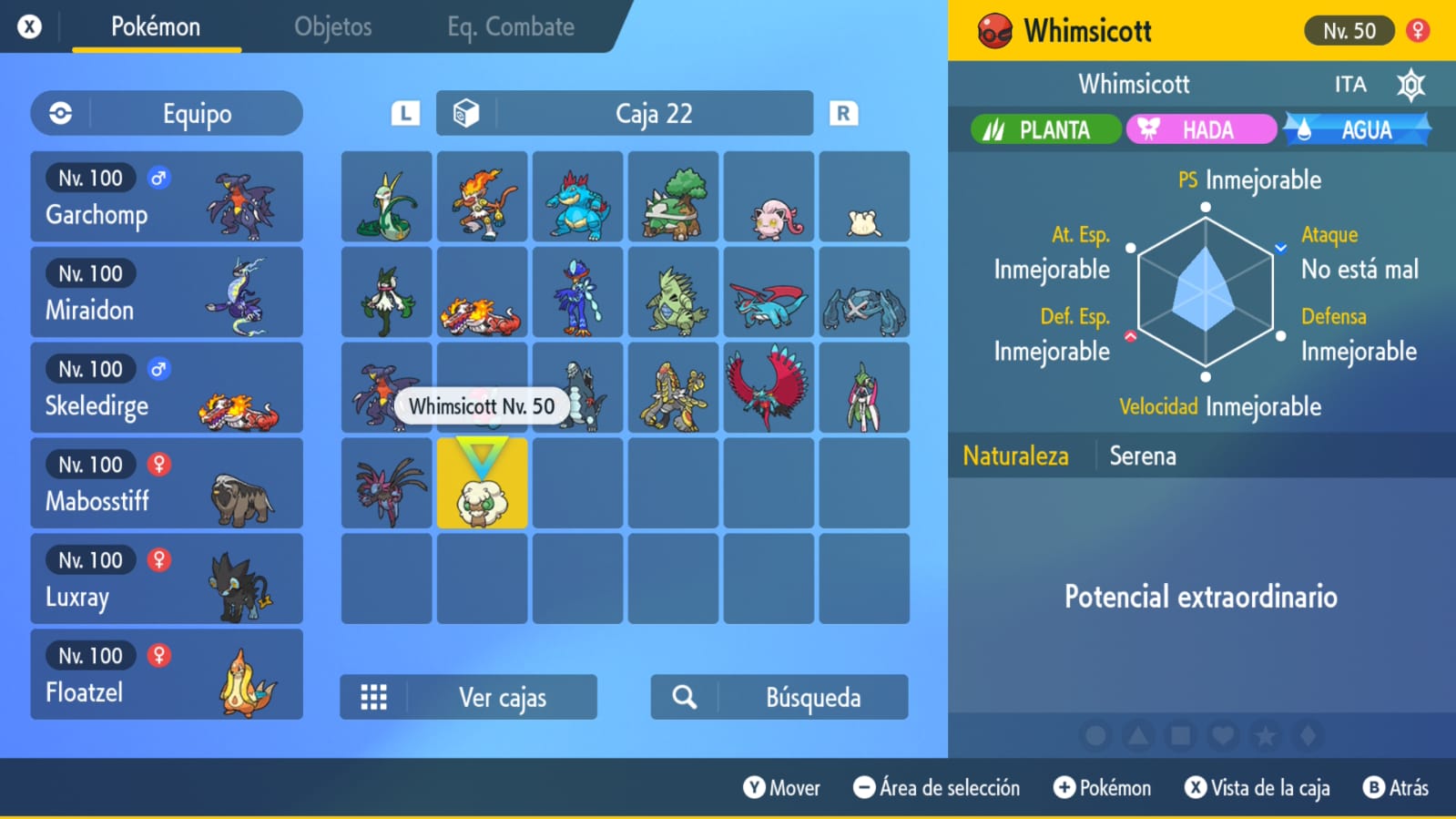Choose Luxray from the team

tap(167, 579)
